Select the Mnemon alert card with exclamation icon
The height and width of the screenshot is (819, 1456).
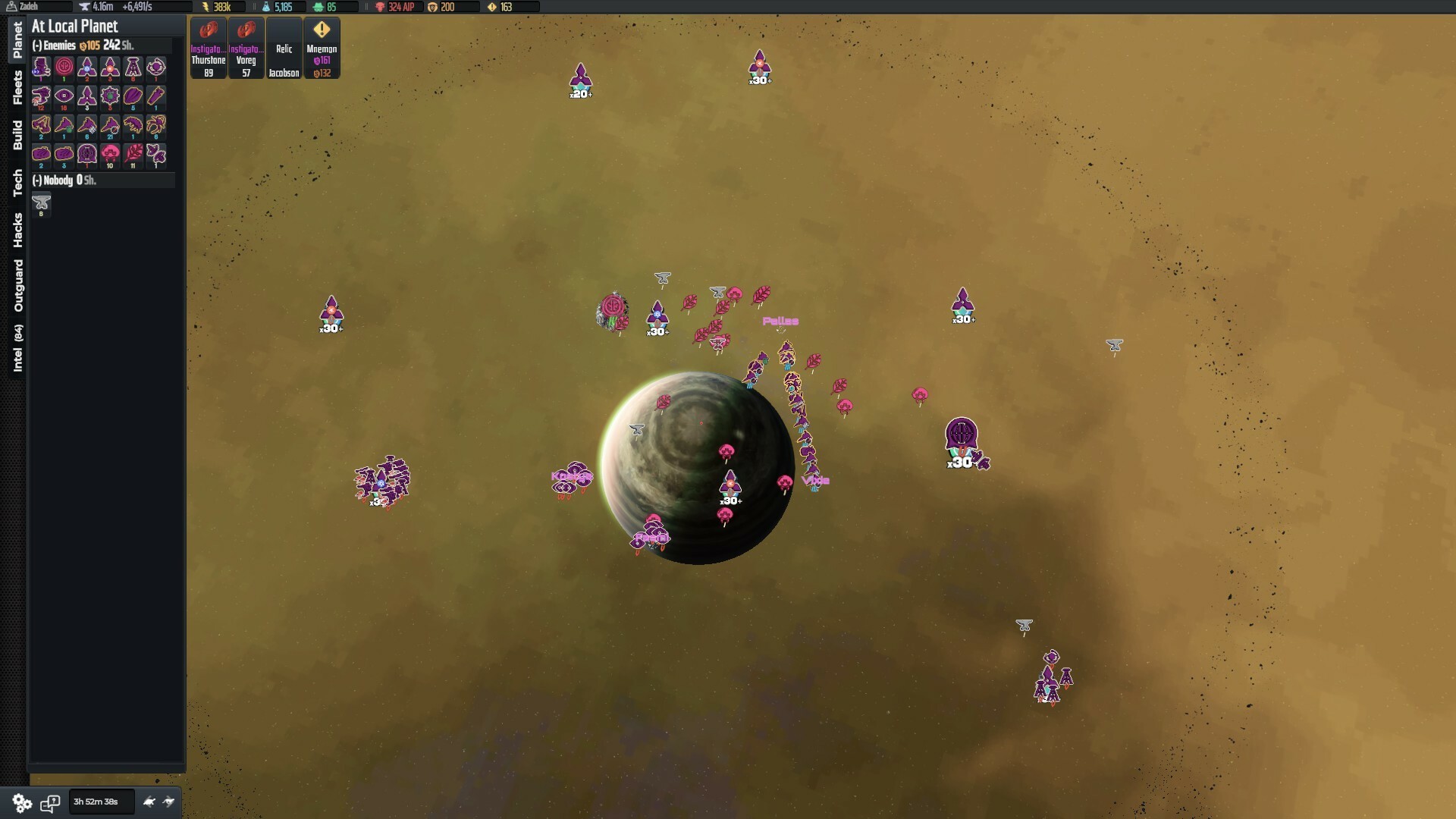322,47
